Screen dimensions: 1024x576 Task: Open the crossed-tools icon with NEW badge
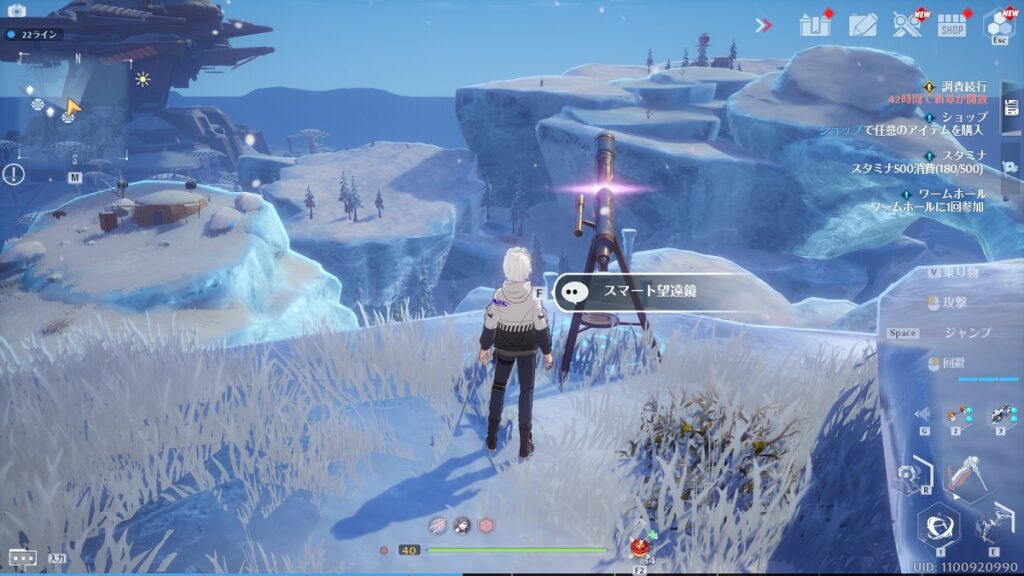pyautogui.click(x=908, y=25)
